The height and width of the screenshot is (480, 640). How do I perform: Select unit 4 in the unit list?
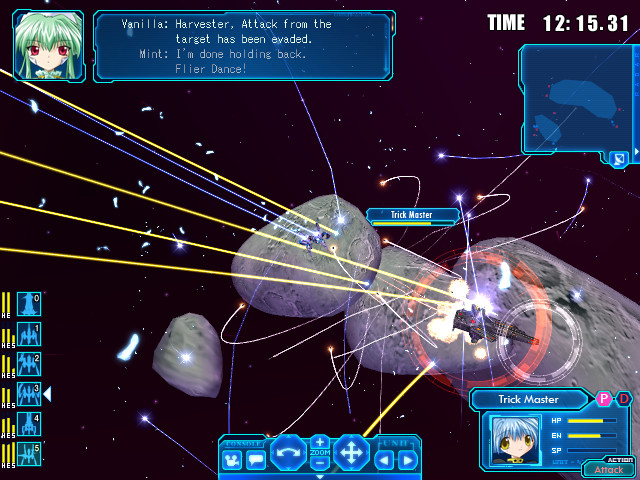coord(29,424)
